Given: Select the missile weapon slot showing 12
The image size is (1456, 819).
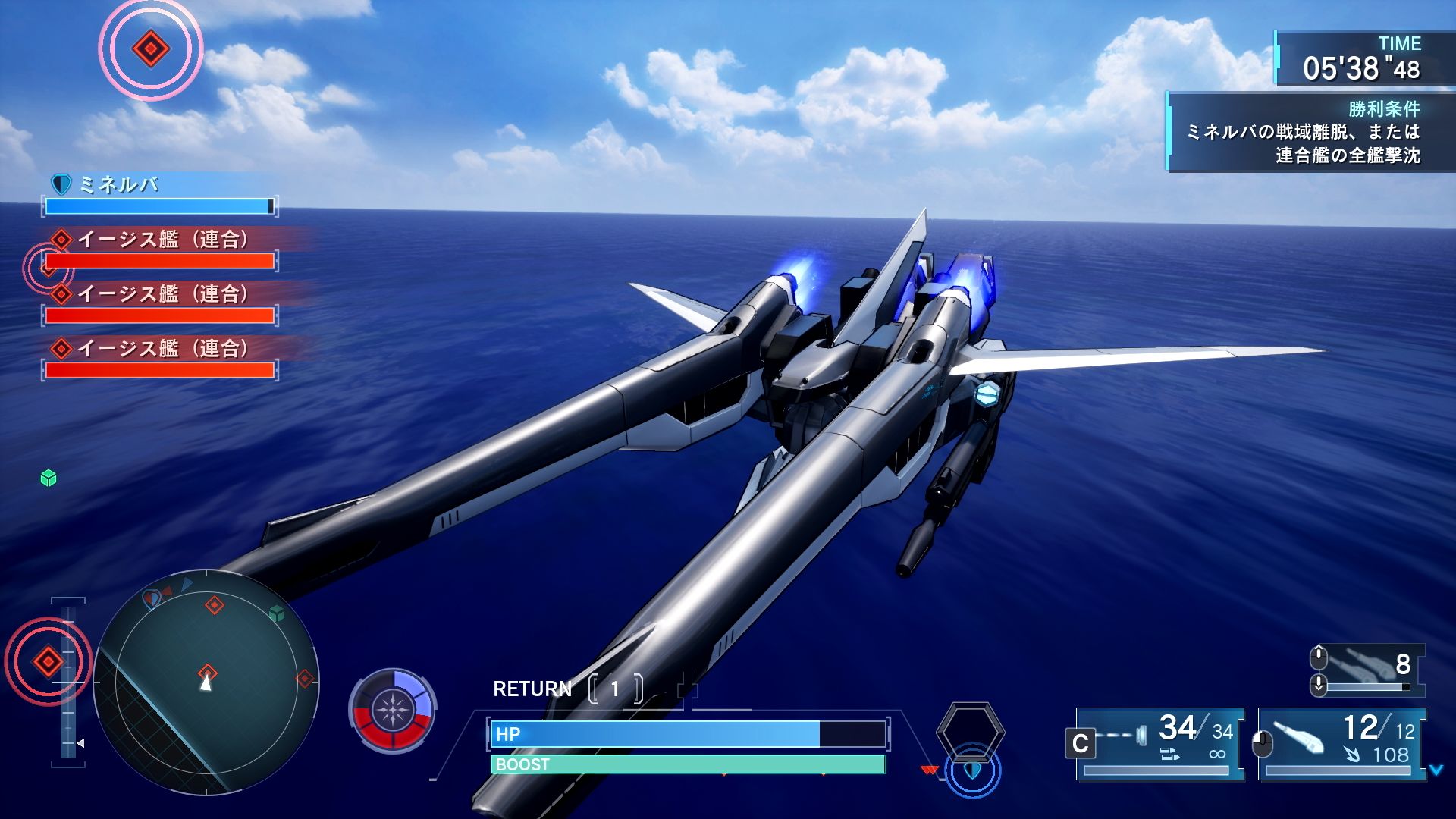Looking at the screenshot, I should pos(1342,743).
